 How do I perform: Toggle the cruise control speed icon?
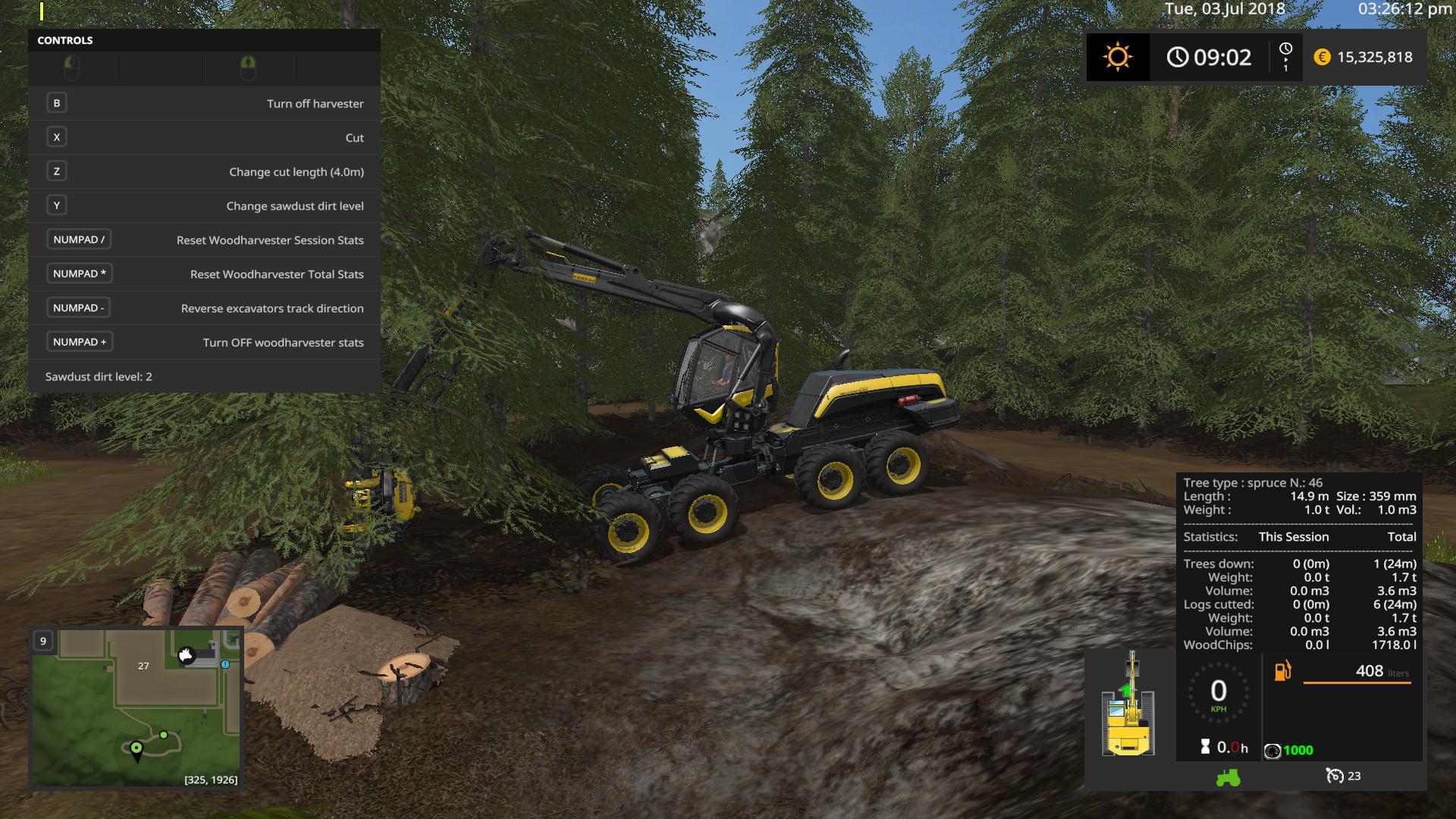point(1335,776)
